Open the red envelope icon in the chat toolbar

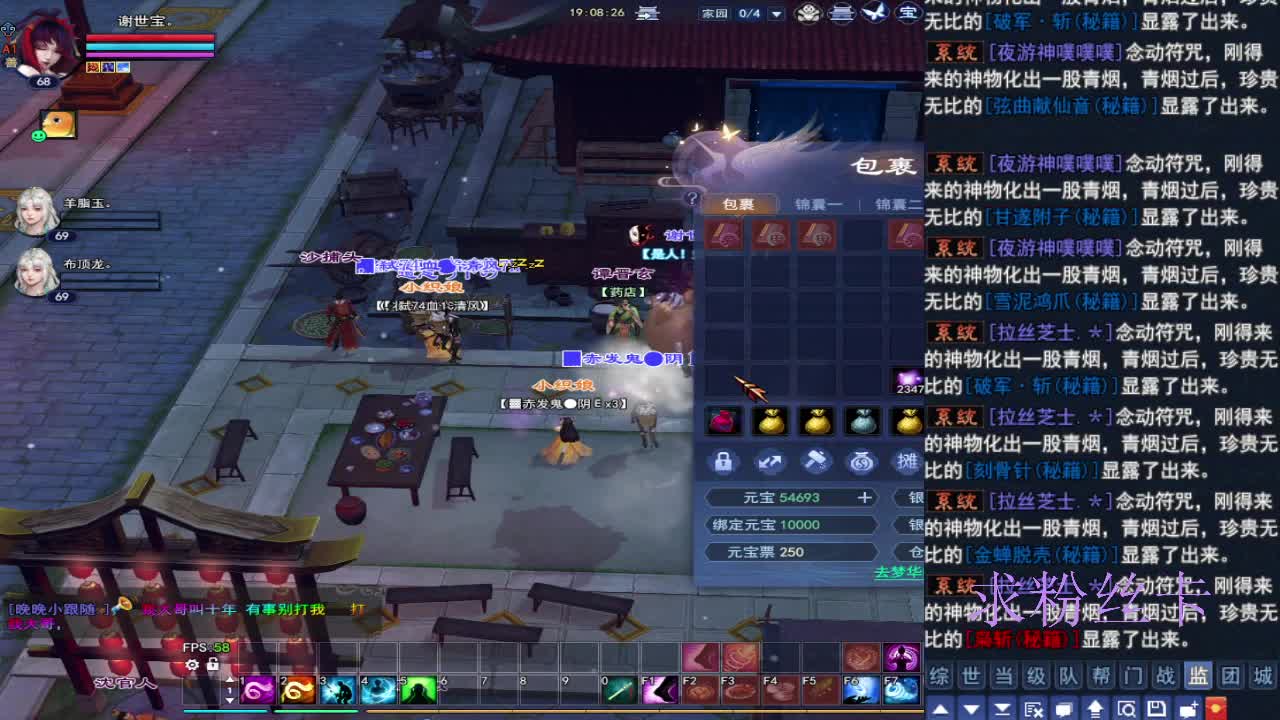tap(1215, 709)
